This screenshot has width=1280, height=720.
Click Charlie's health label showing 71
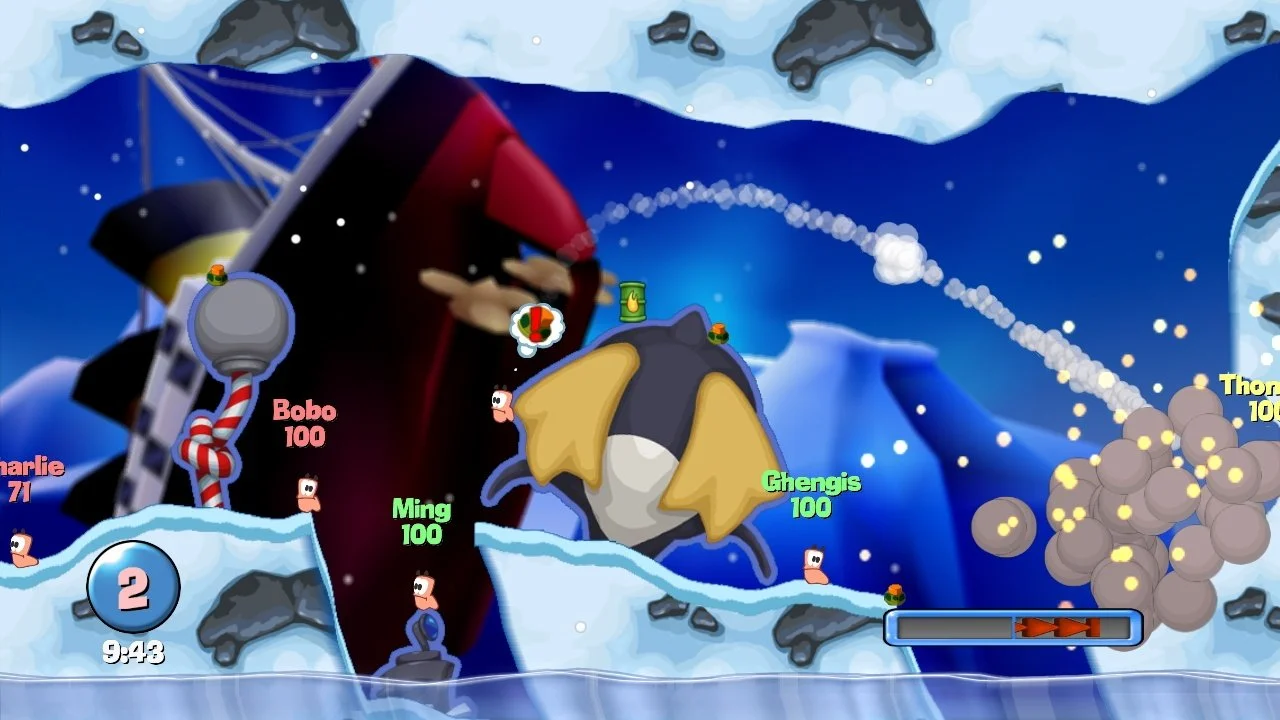22,490
